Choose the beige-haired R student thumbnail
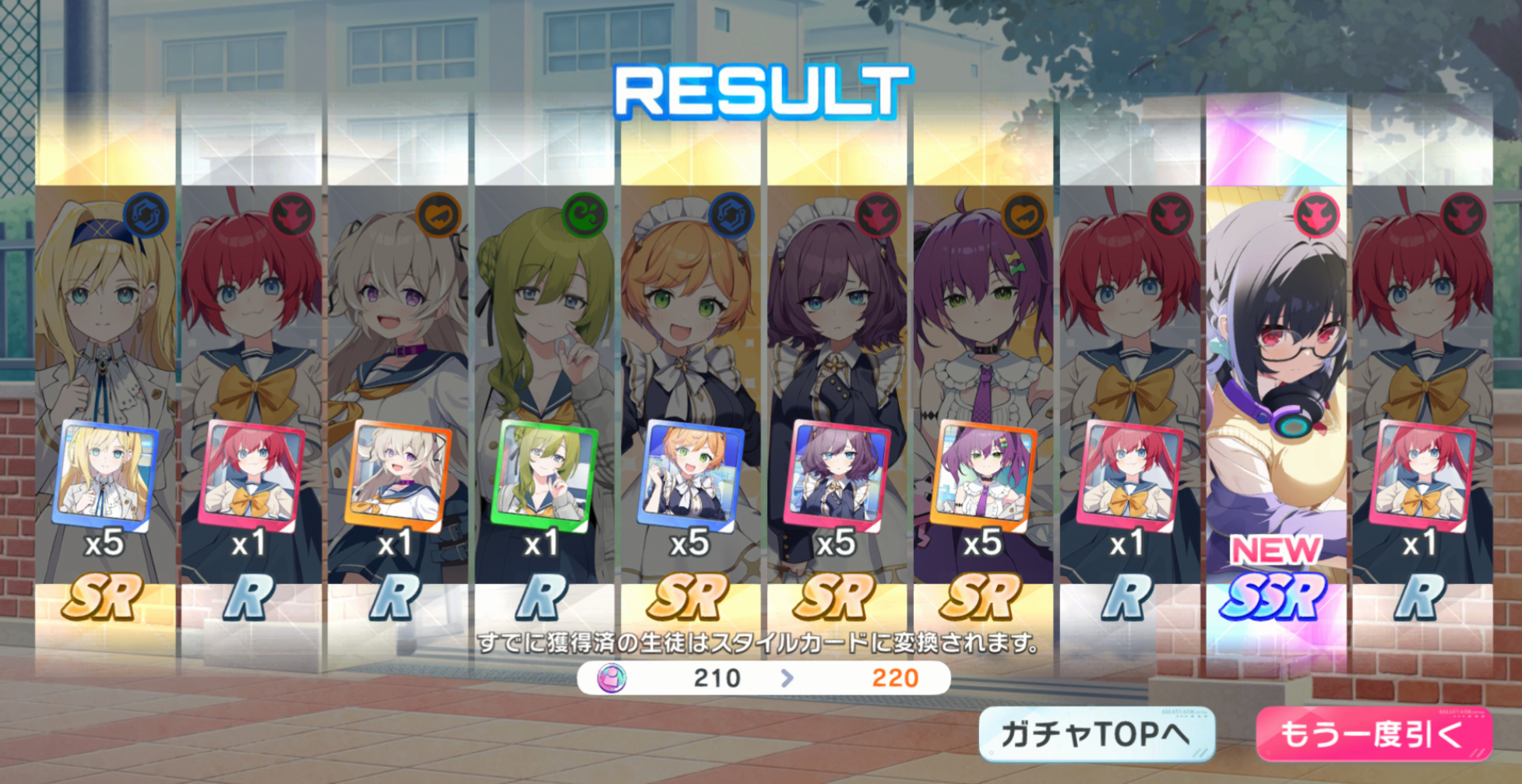Viewport: 1522px width, 784px height. tap(397, 474)
